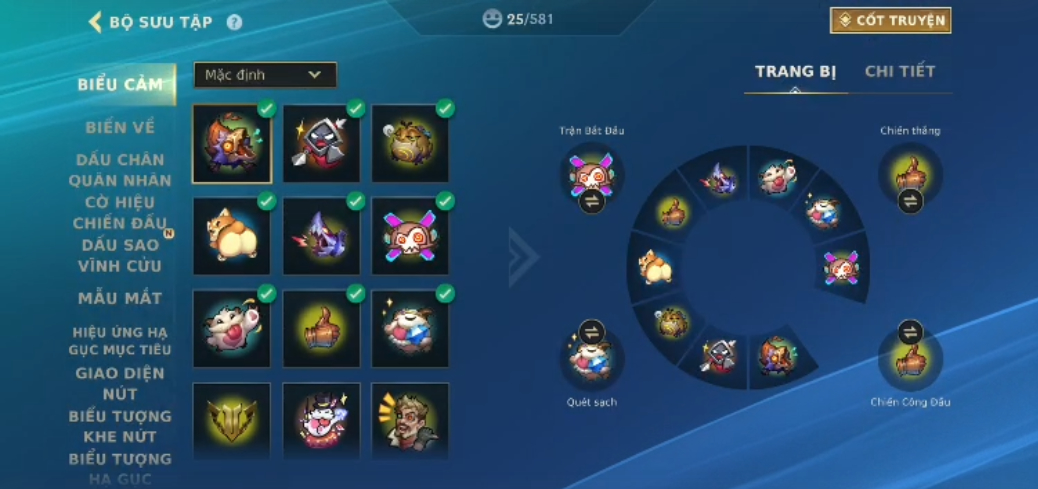Swap the Trận Bắt Đầu emote slot
This screenshot has height=489, width=1038.
tap(592, 201)
